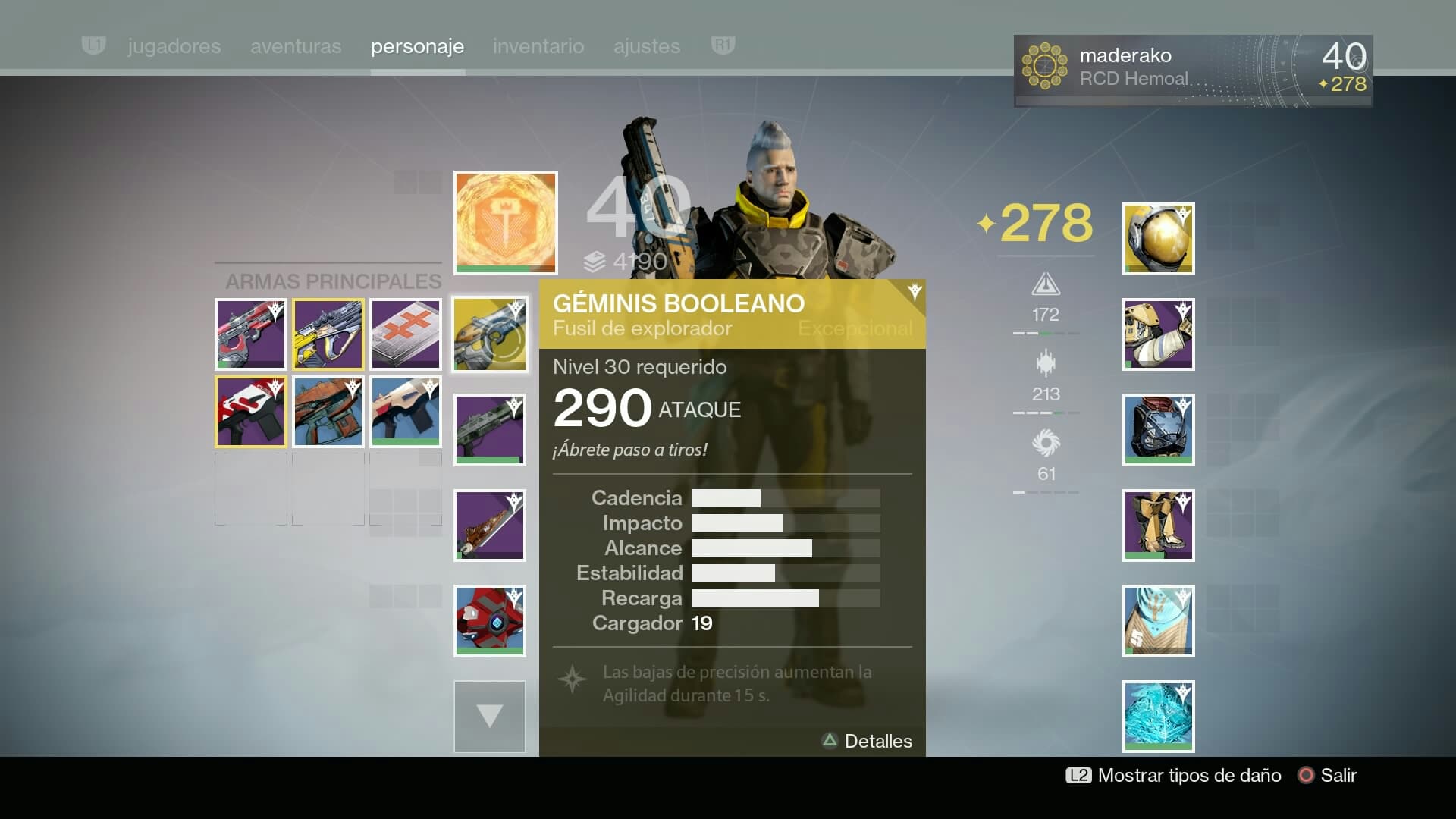Select the golden helmet armor slot
This screenshot has height=819, width=1456.
(x=1158, y=239)
